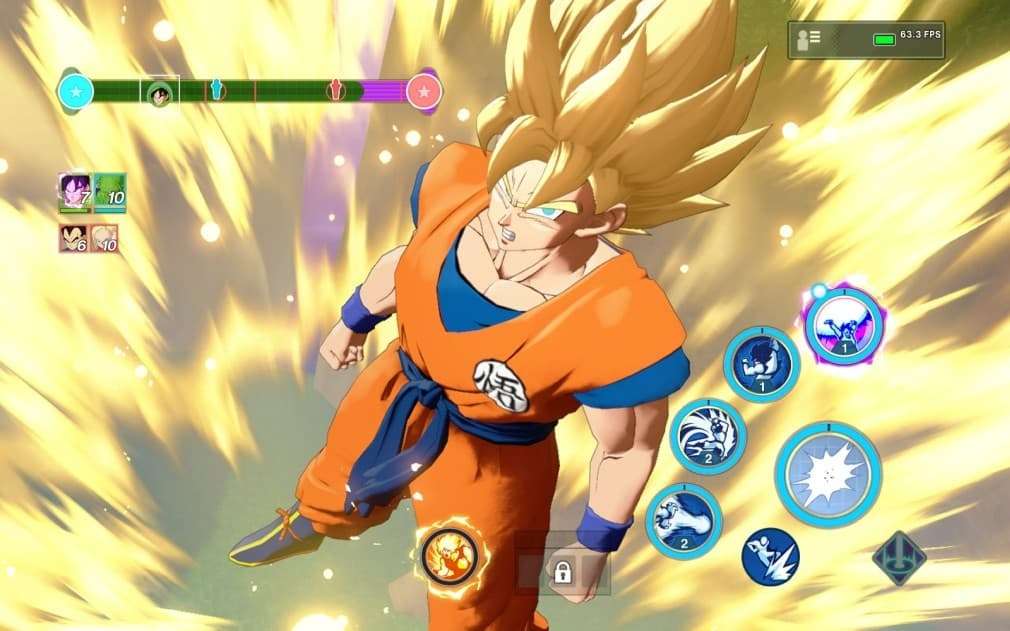Viewport: 1010px width, 631px height.
Task: Select the green character portrait showing 10
Action: click(110, 191)
